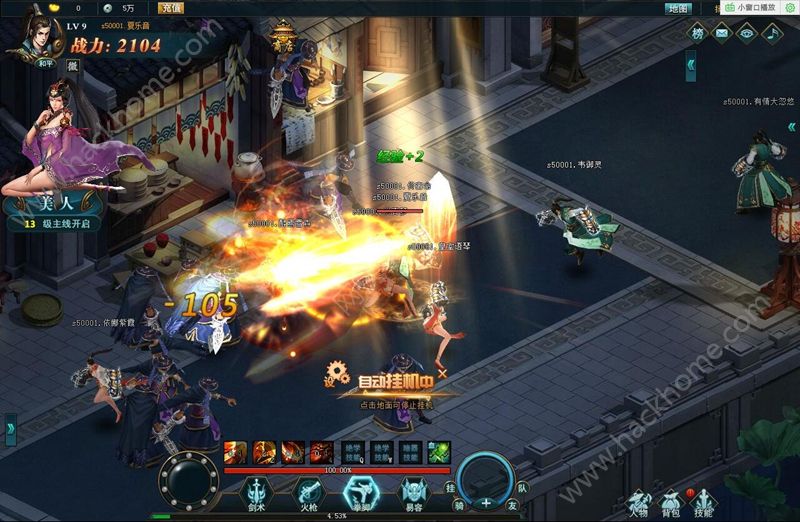Select the 拳脚 fist skill

[359, 491]
